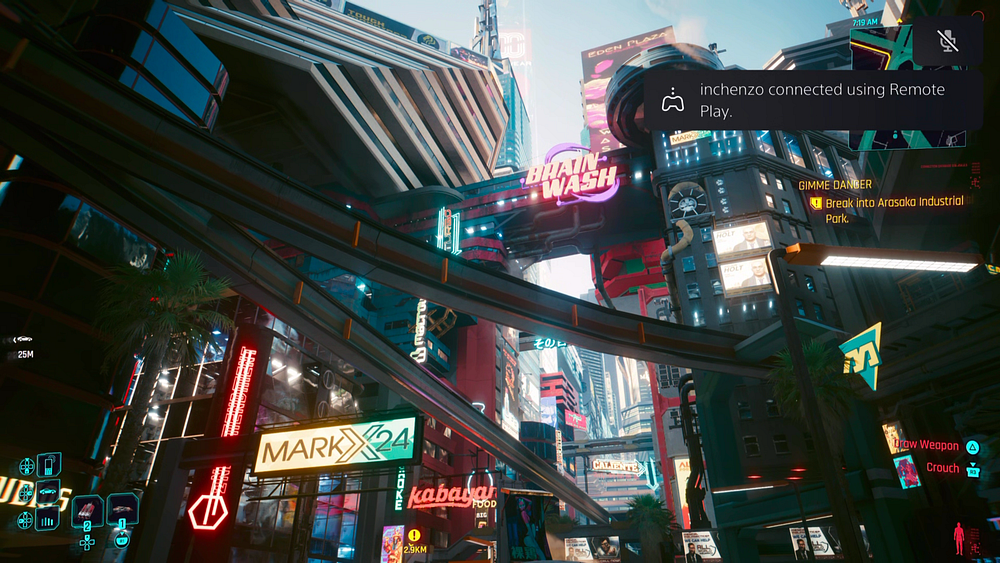
Task: Use the red inhaler consumable slot
Action: (87, 510)
